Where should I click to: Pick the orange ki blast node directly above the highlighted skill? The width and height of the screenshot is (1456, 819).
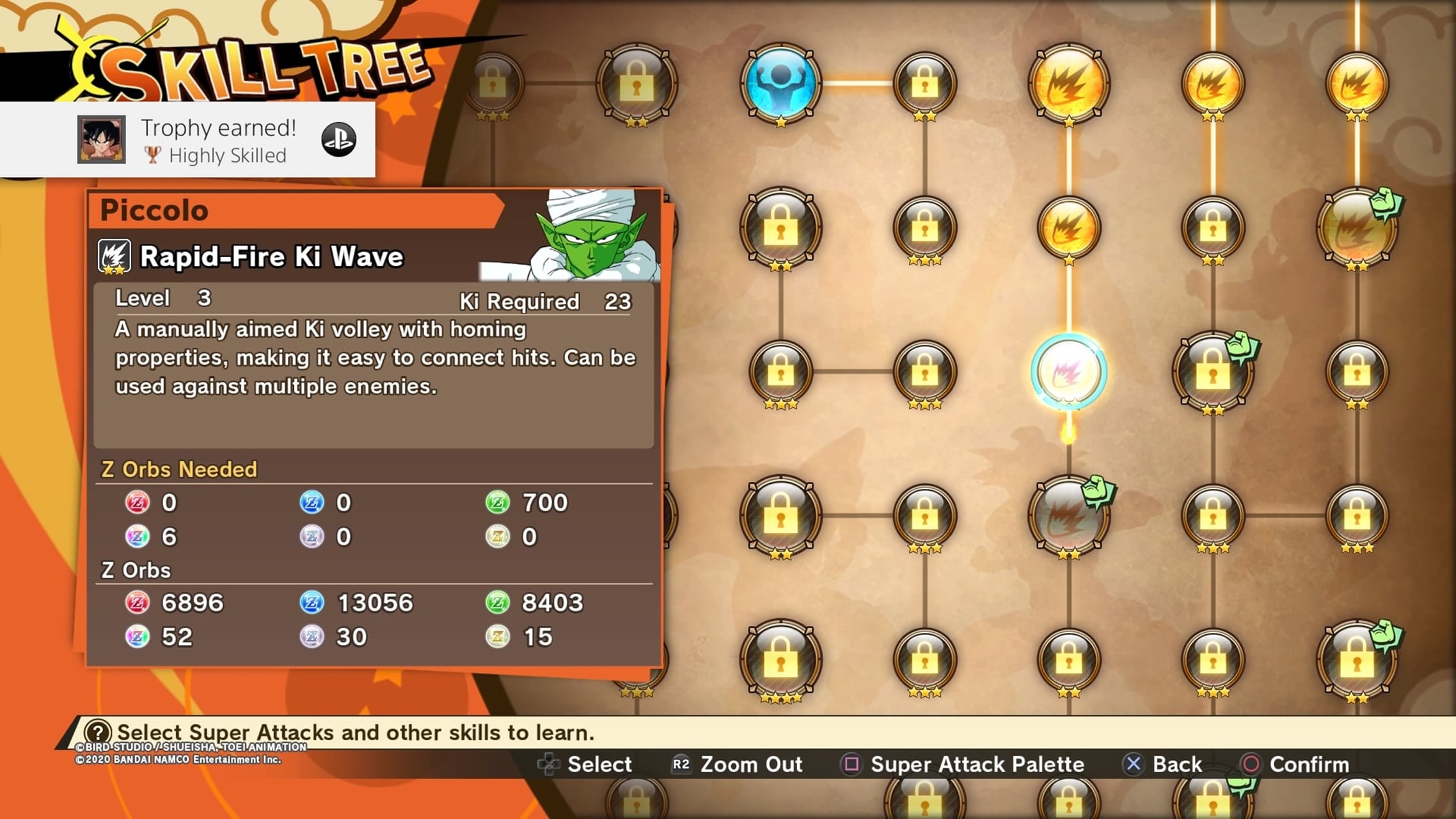pyautogui.click(x=1068, y=227)
